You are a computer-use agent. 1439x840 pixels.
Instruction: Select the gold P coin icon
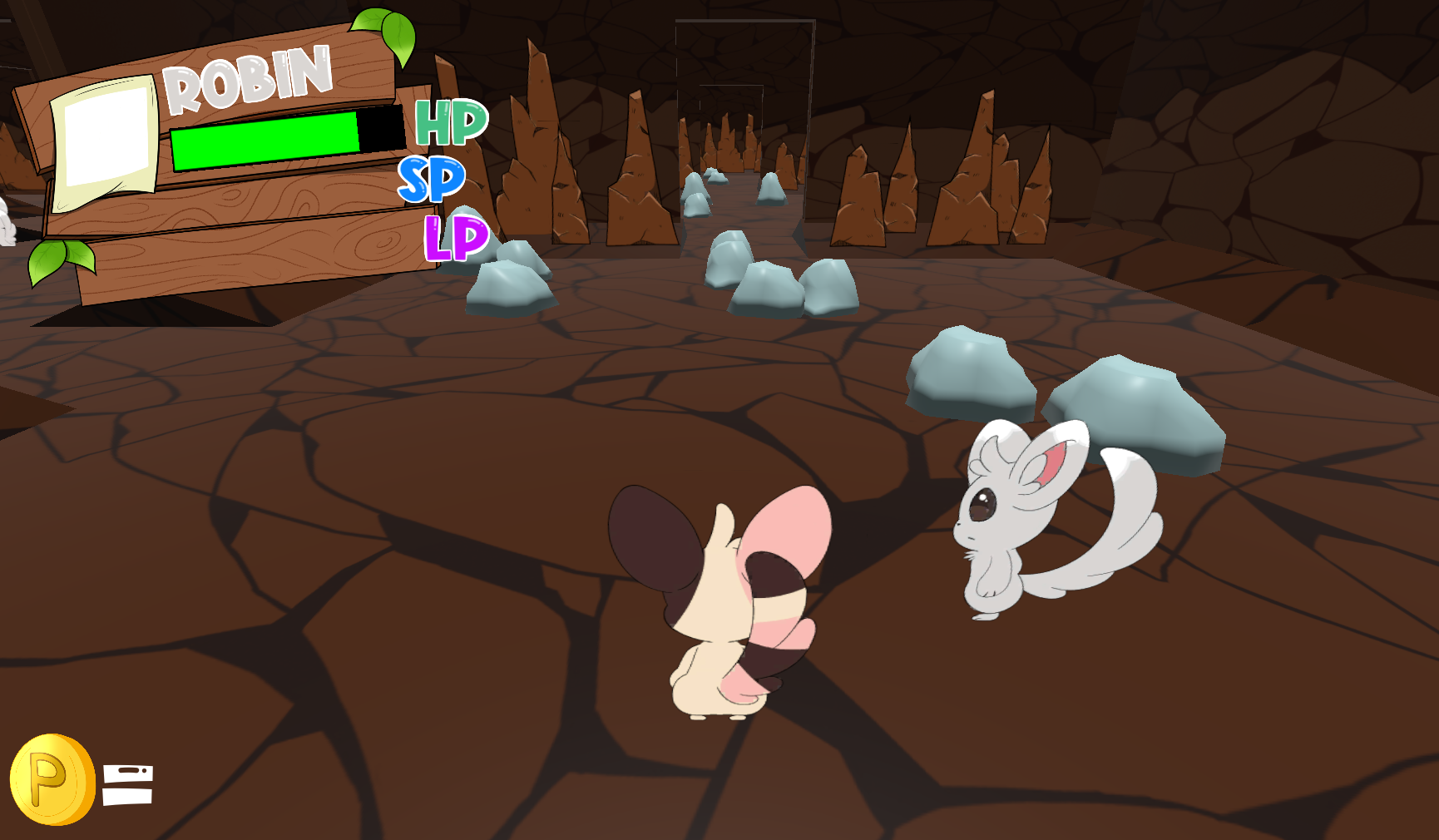52,779
